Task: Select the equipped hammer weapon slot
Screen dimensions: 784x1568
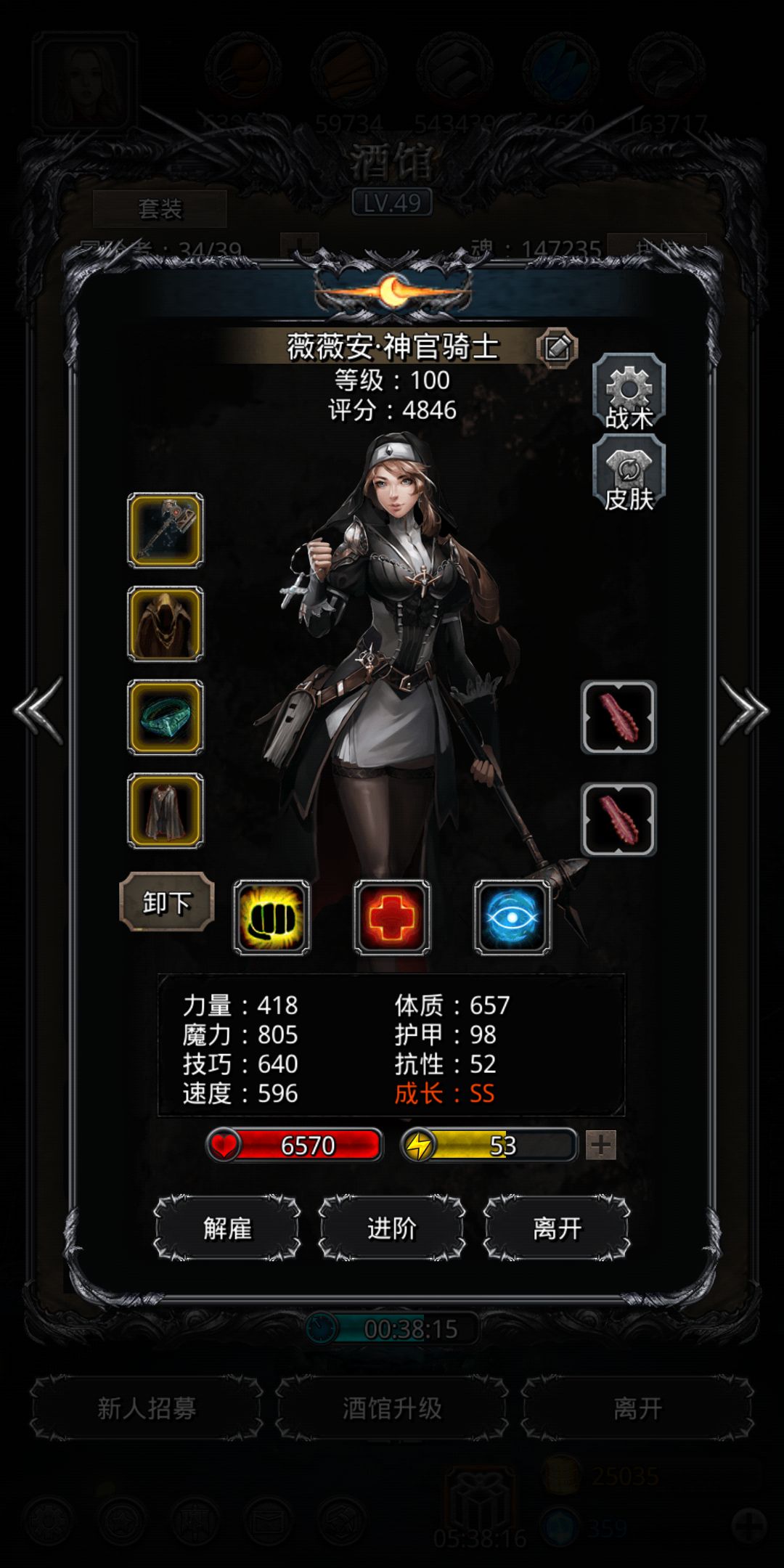Action: click(x=166, y=531)
